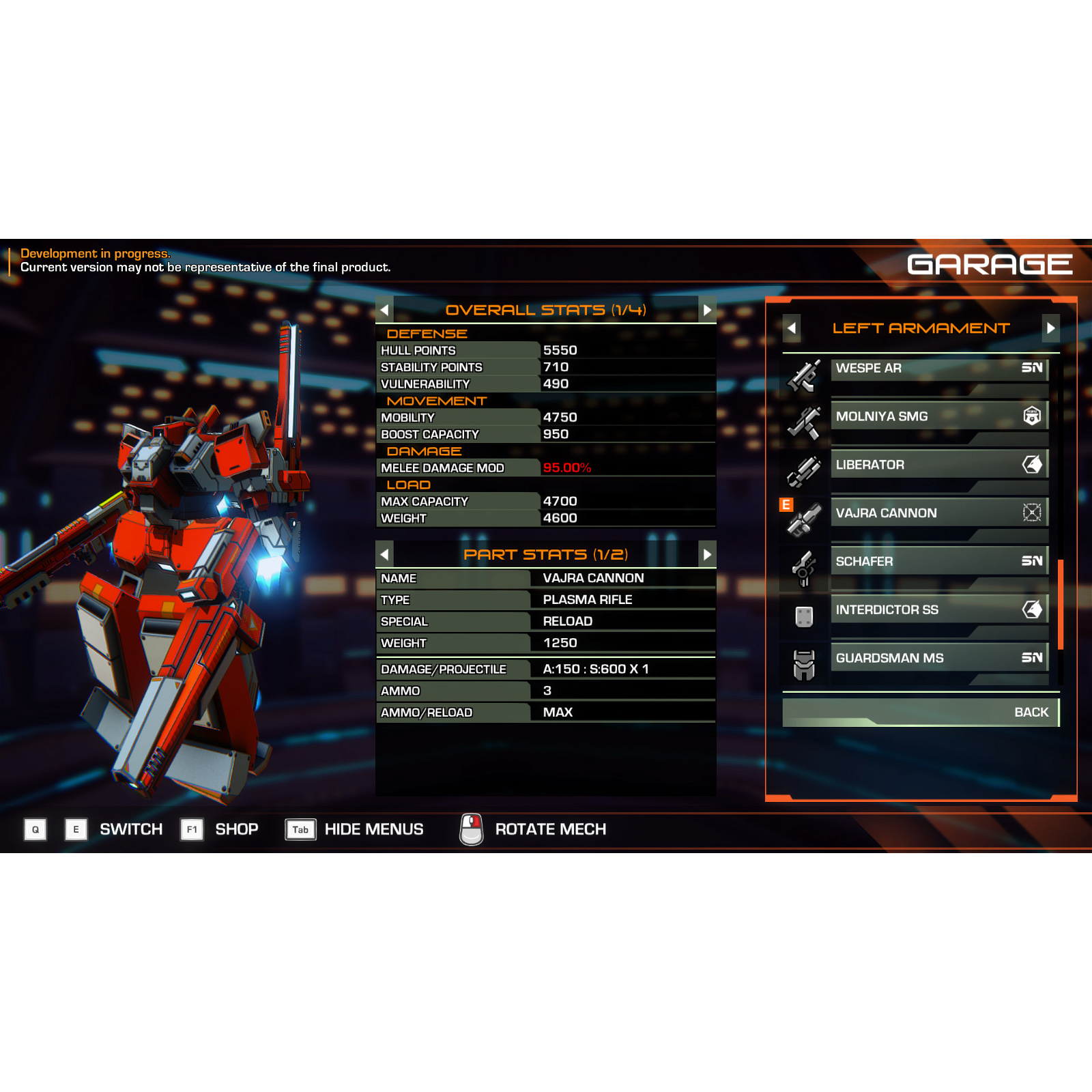Switch armament panel using right arrow

[x=1050, y=328]
